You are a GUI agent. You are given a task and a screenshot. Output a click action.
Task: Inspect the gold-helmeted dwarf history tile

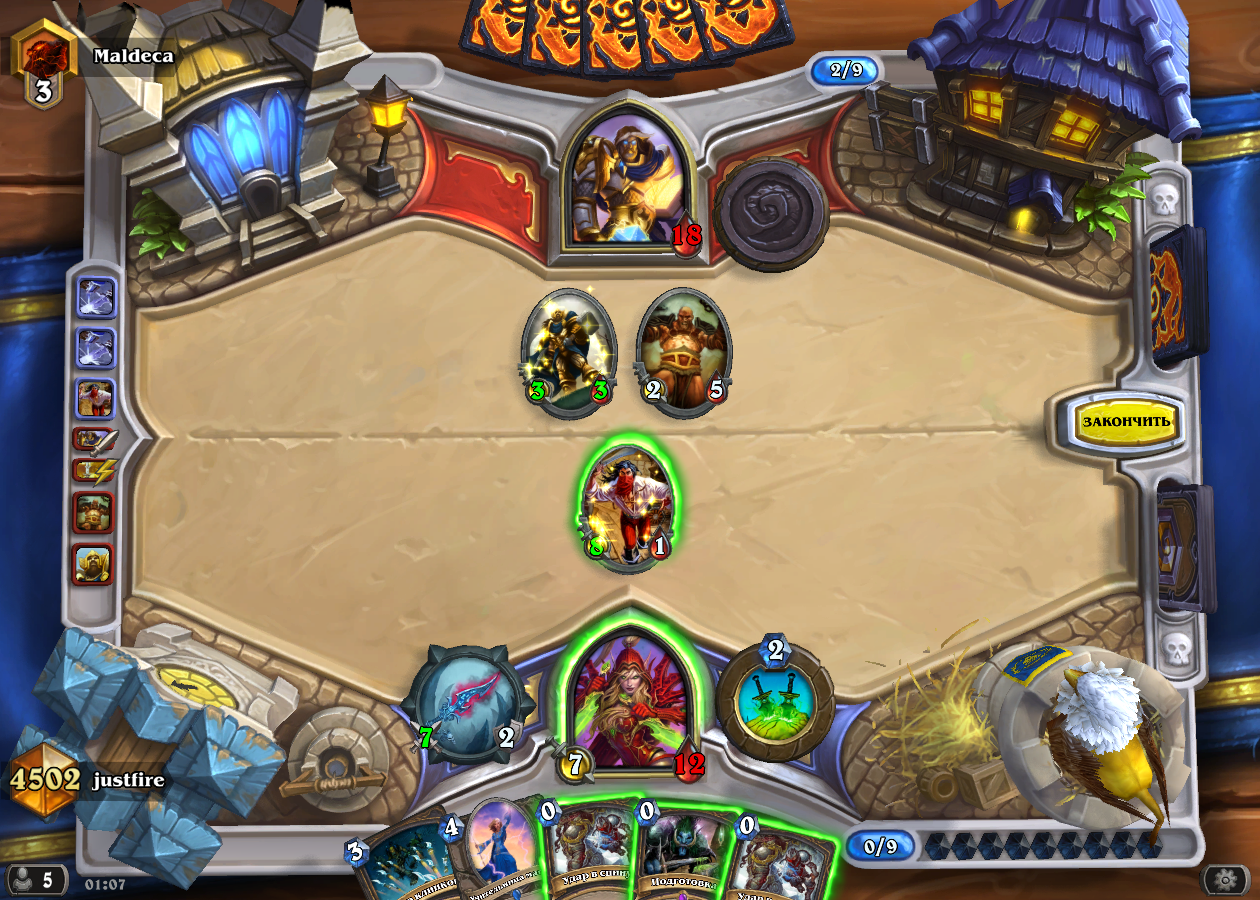click(x=94, y=565)
